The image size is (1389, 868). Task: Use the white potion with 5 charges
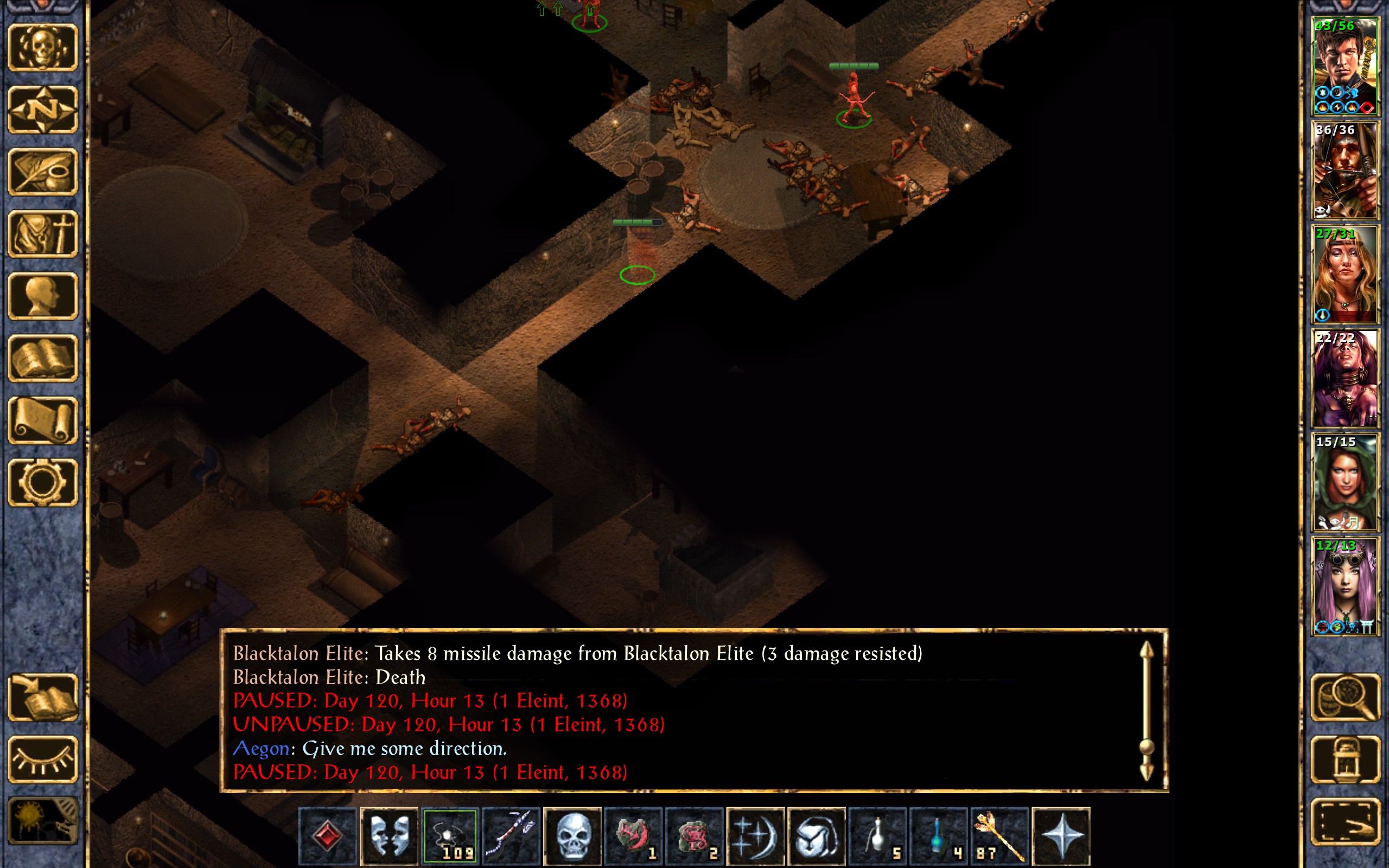(877, 835)
